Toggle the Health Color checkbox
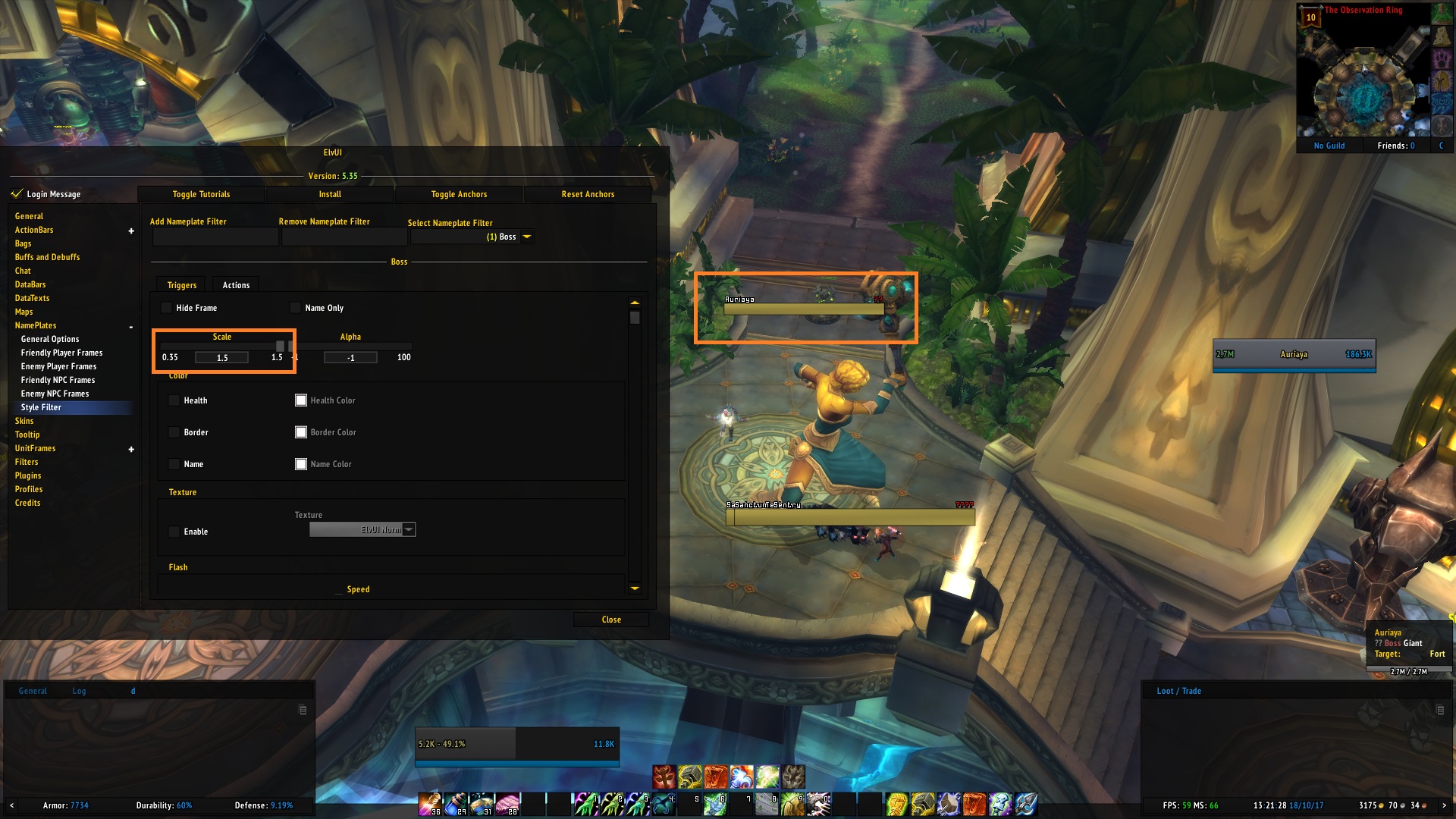The height and width of the screenshot is (819, 1456). 301,400
